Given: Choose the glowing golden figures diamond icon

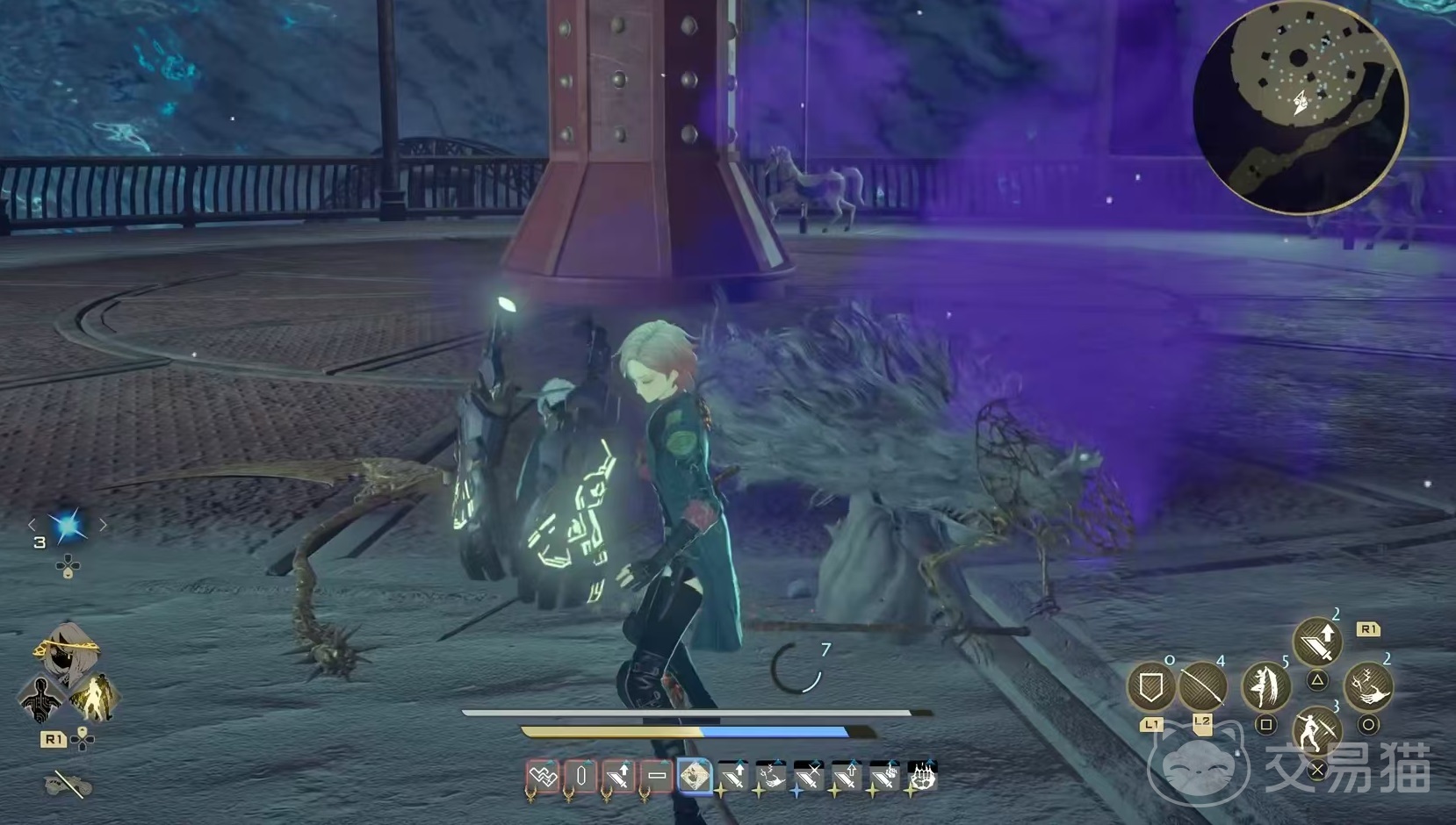Looking at the screenshot, I should coord(95,696).
